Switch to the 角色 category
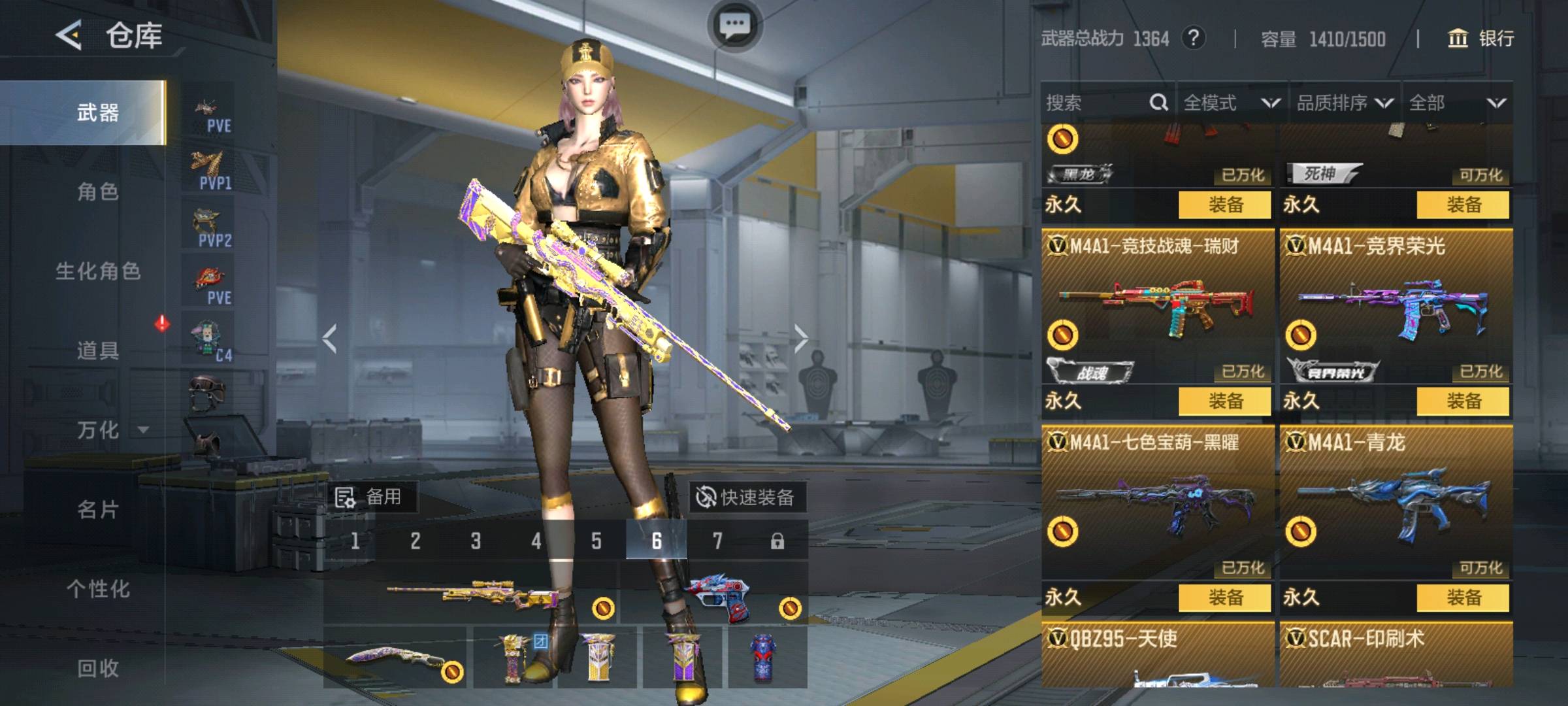The height and width of the screenshot is (706, 1568). pyautogui.click(x=98, y=192)
